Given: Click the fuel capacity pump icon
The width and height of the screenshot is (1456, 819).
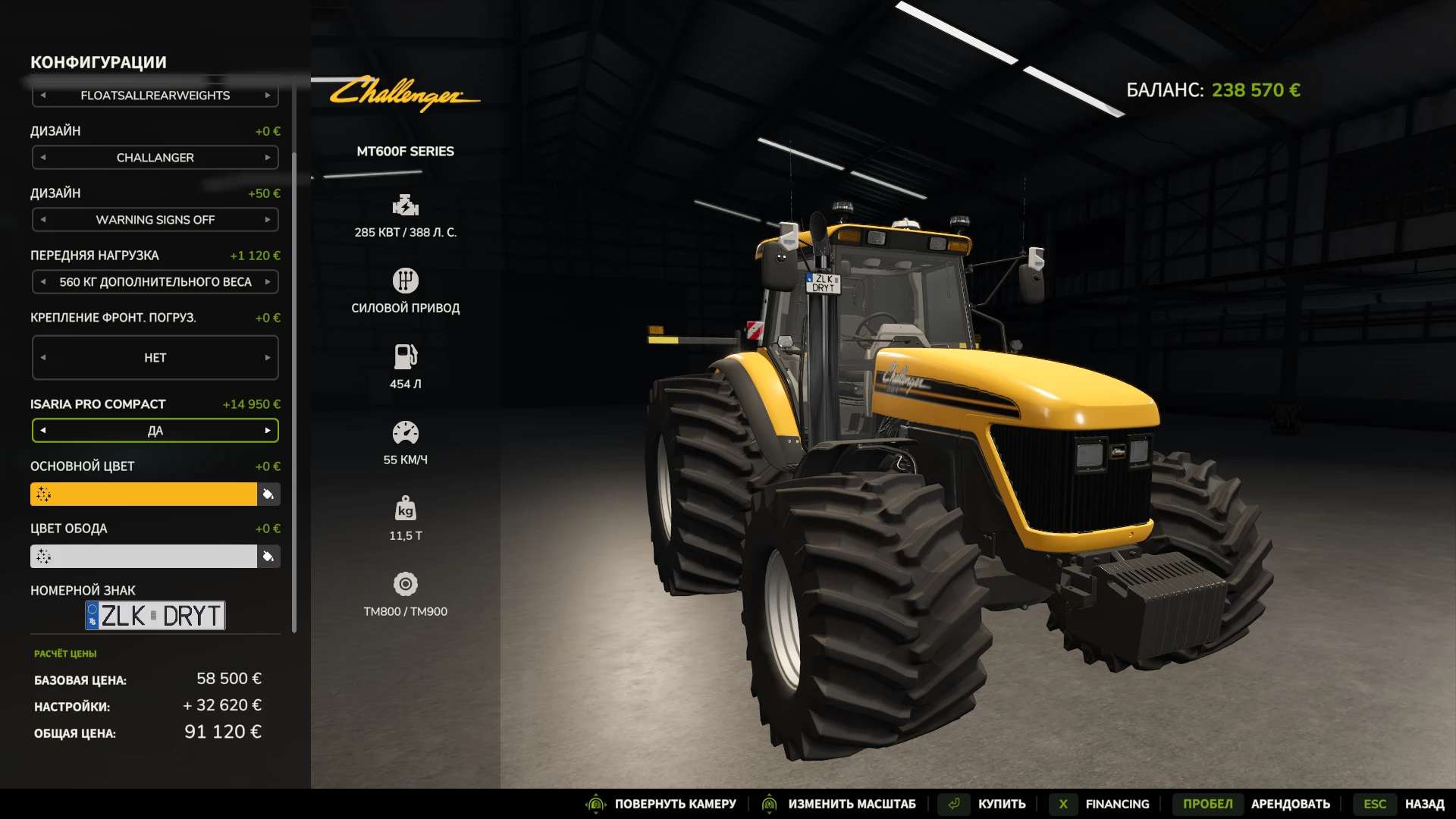Looking at the screenshot, I should (406, 355).
